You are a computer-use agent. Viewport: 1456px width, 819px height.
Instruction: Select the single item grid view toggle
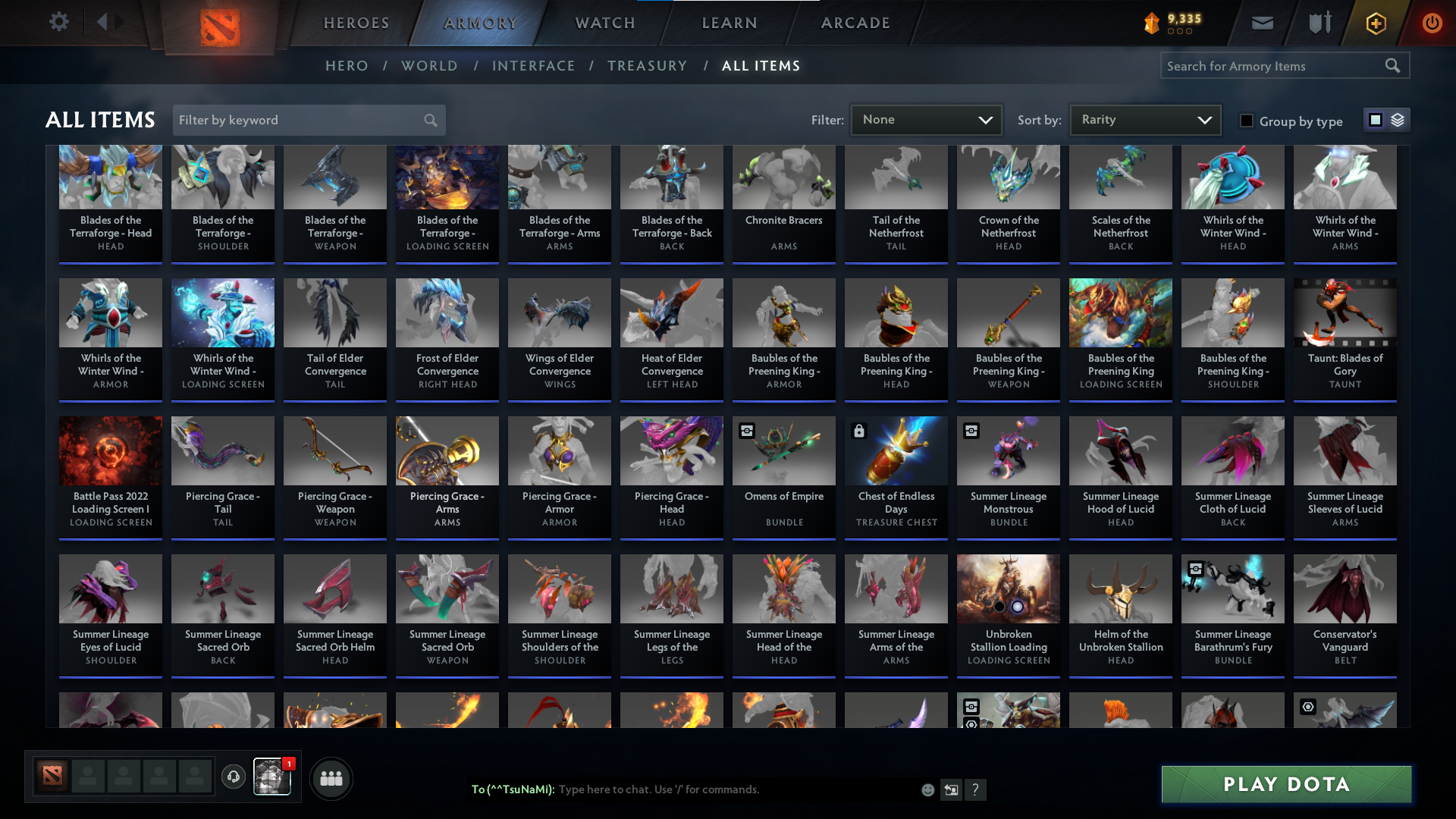[1375, 120]
